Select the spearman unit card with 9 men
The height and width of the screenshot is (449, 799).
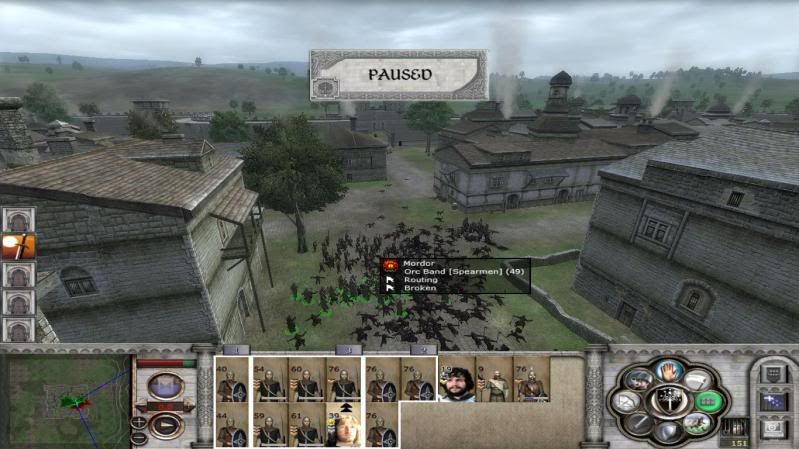(493, 380)
